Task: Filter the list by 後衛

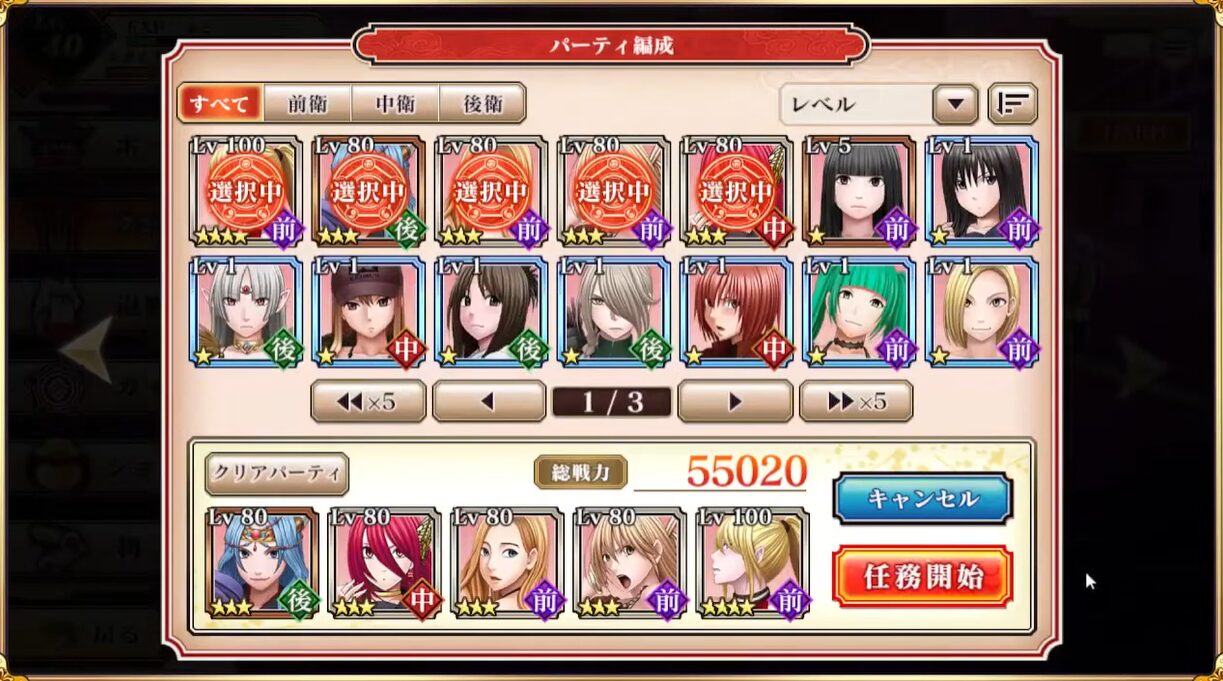Action: 482,103
